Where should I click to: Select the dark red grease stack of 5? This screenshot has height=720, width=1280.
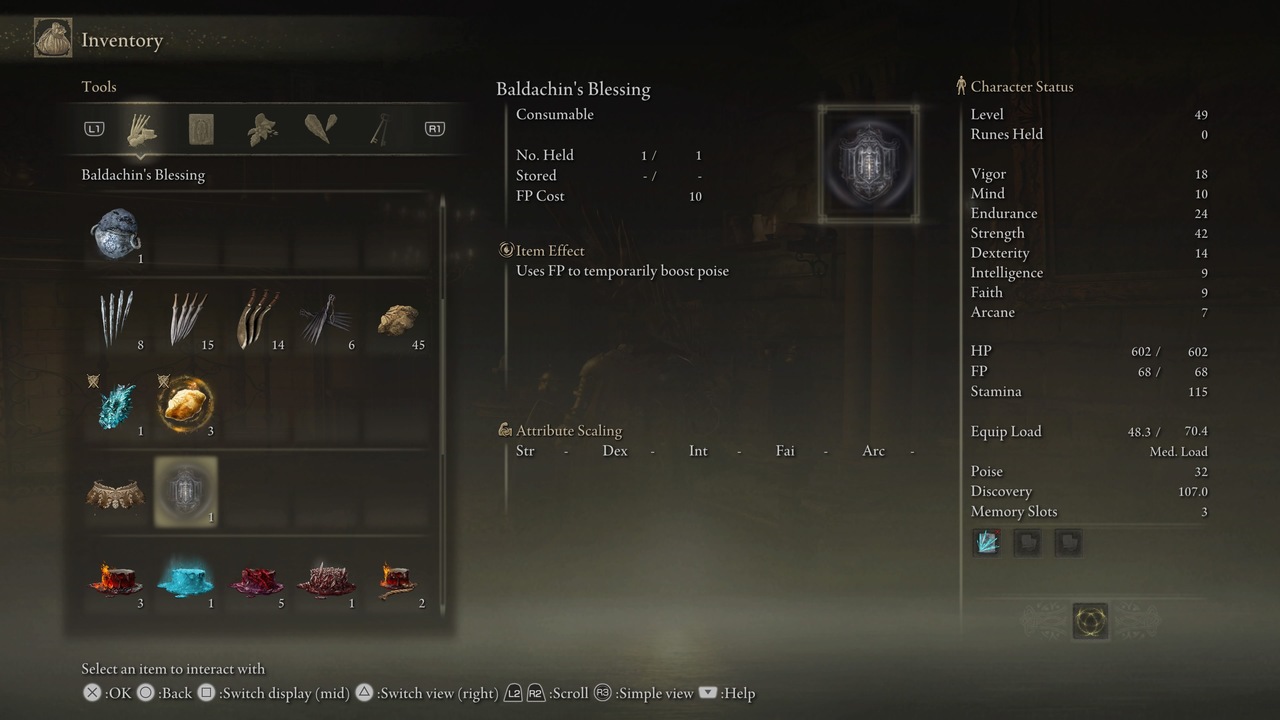point(256,579)
